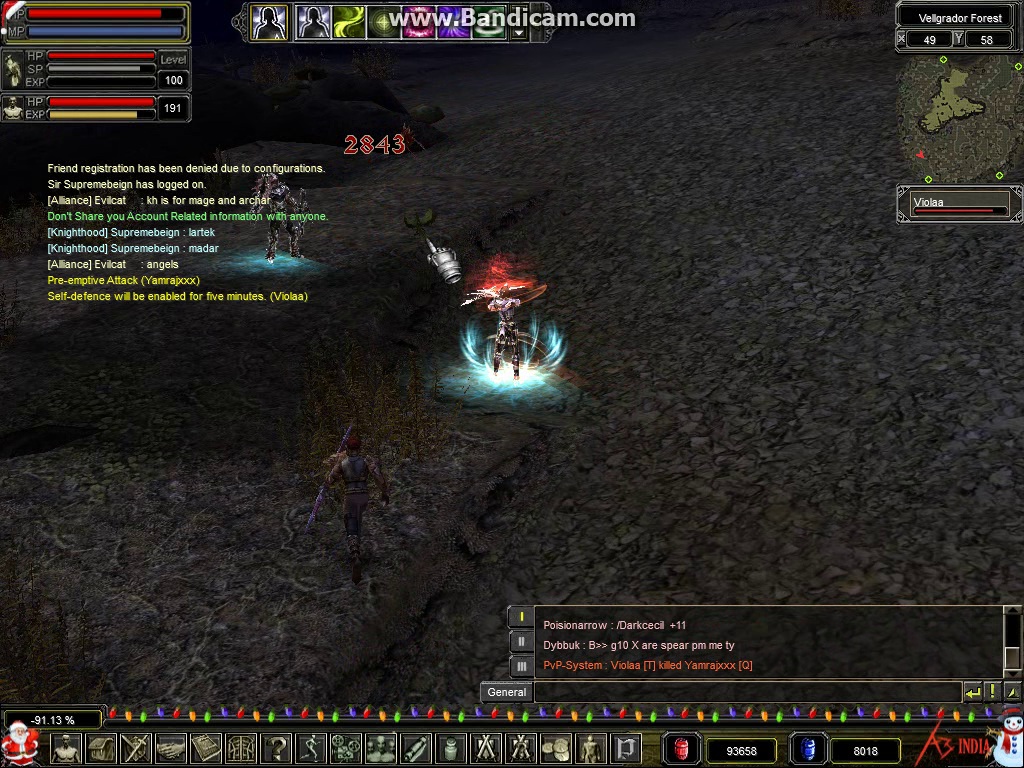Image resolution: width=1024 pixels, height=768 pixels.
Task: Switch to chat tab I
Action: [x=521, y=617]
